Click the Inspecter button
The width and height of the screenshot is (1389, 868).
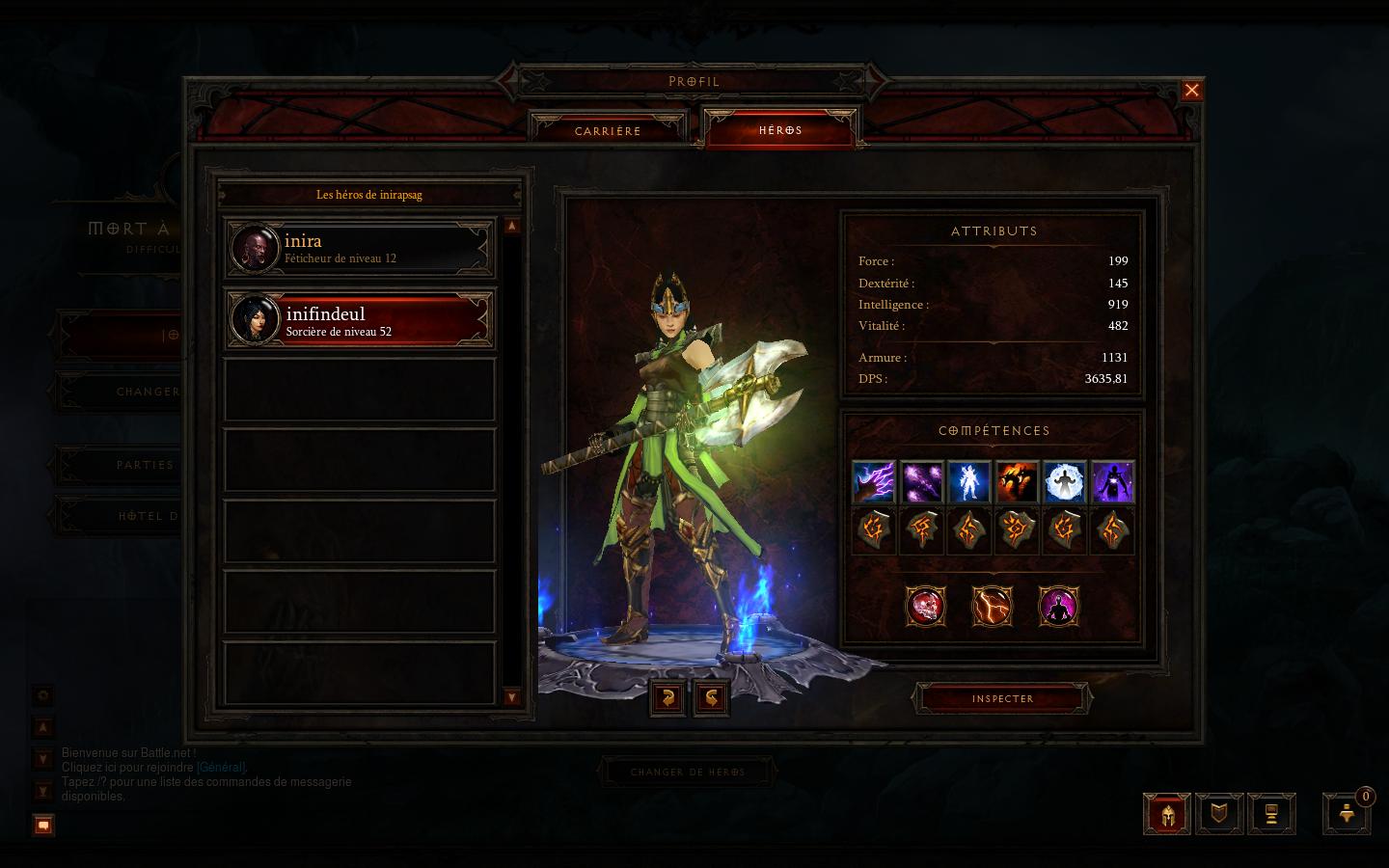[x=1002, y=698]
